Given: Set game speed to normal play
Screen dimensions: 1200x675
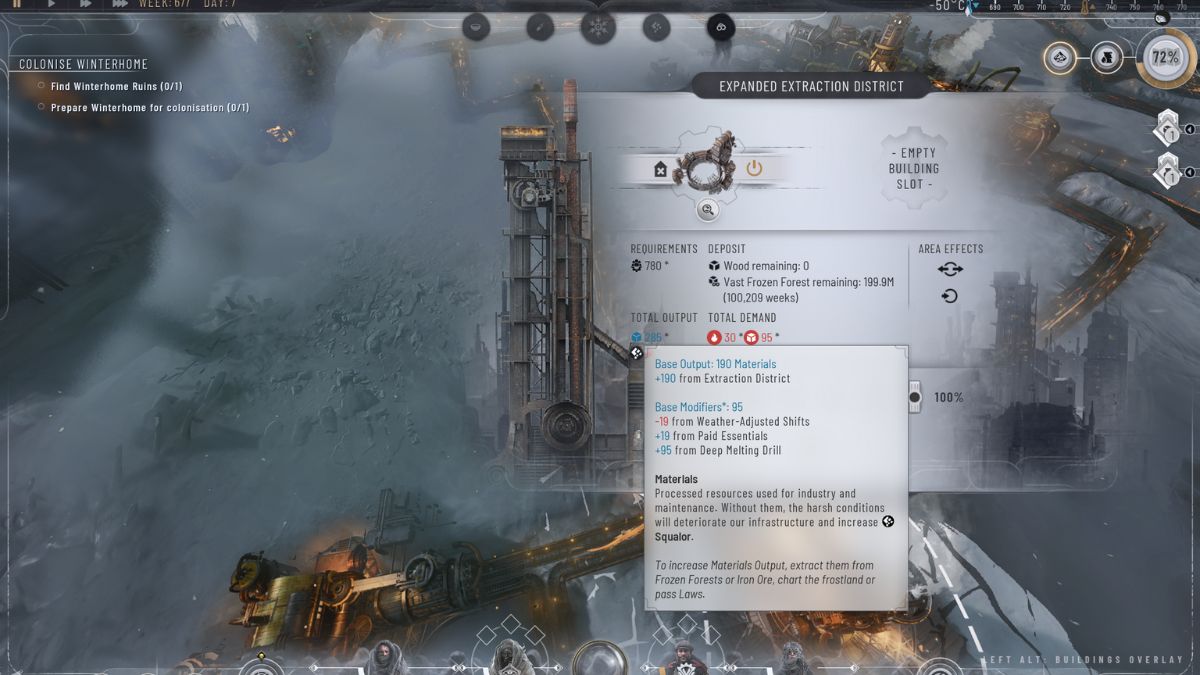Looking at the screenshot, I should pyautogui.click(x=50, y=4).
